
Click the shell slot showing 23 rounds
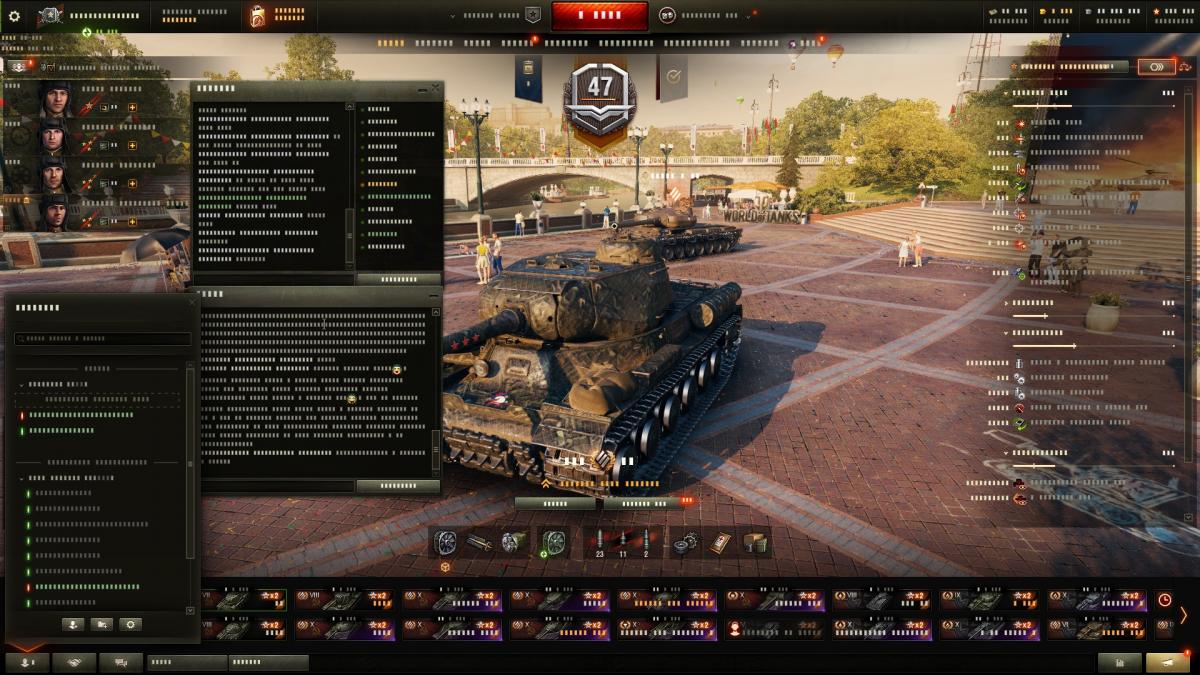click(600, 542)
